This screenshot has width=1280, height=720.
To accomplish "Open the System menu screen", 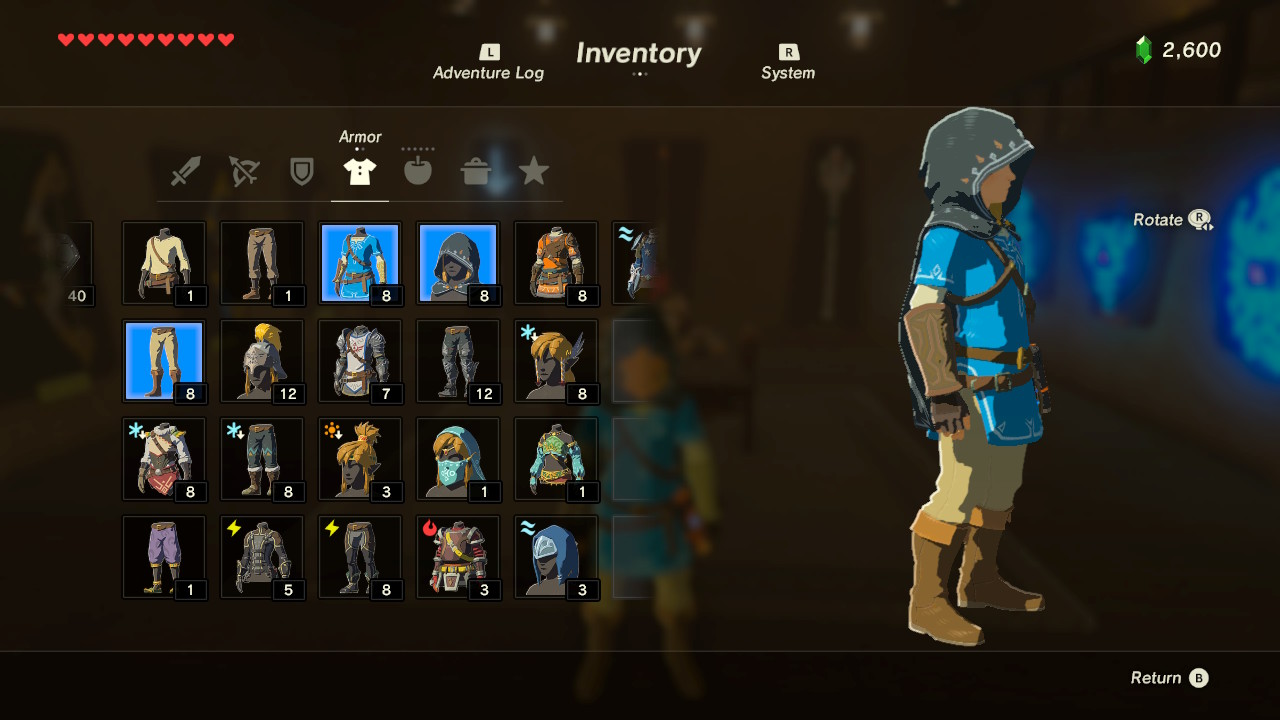I will [788, 63].
